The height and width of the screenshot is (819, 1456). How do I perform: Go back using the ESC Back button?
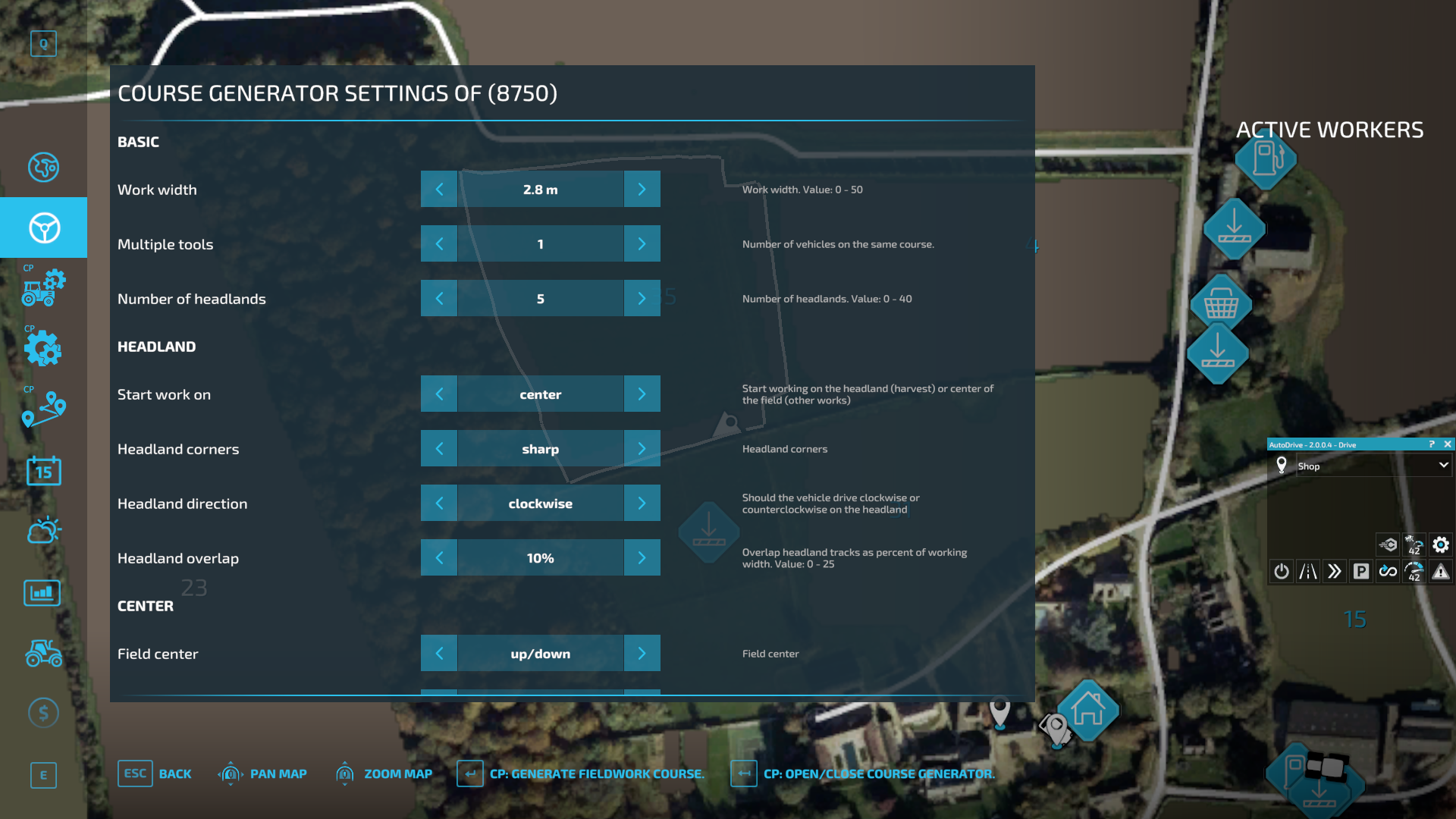tap(155, 773)
